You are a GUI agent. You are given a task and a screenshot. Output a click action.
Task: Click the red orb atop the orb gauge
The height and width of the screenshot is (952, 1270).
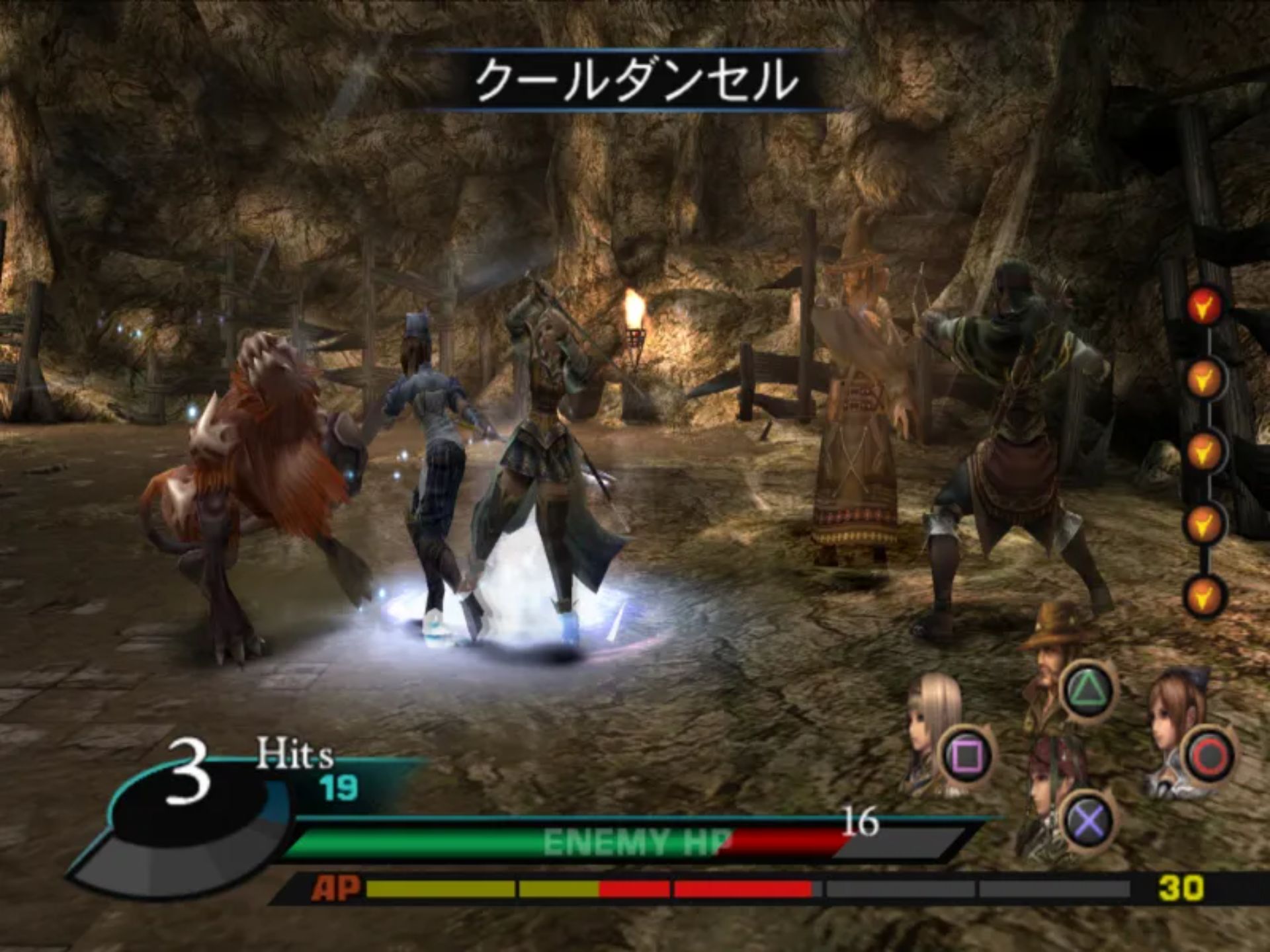pos(1203,307)
